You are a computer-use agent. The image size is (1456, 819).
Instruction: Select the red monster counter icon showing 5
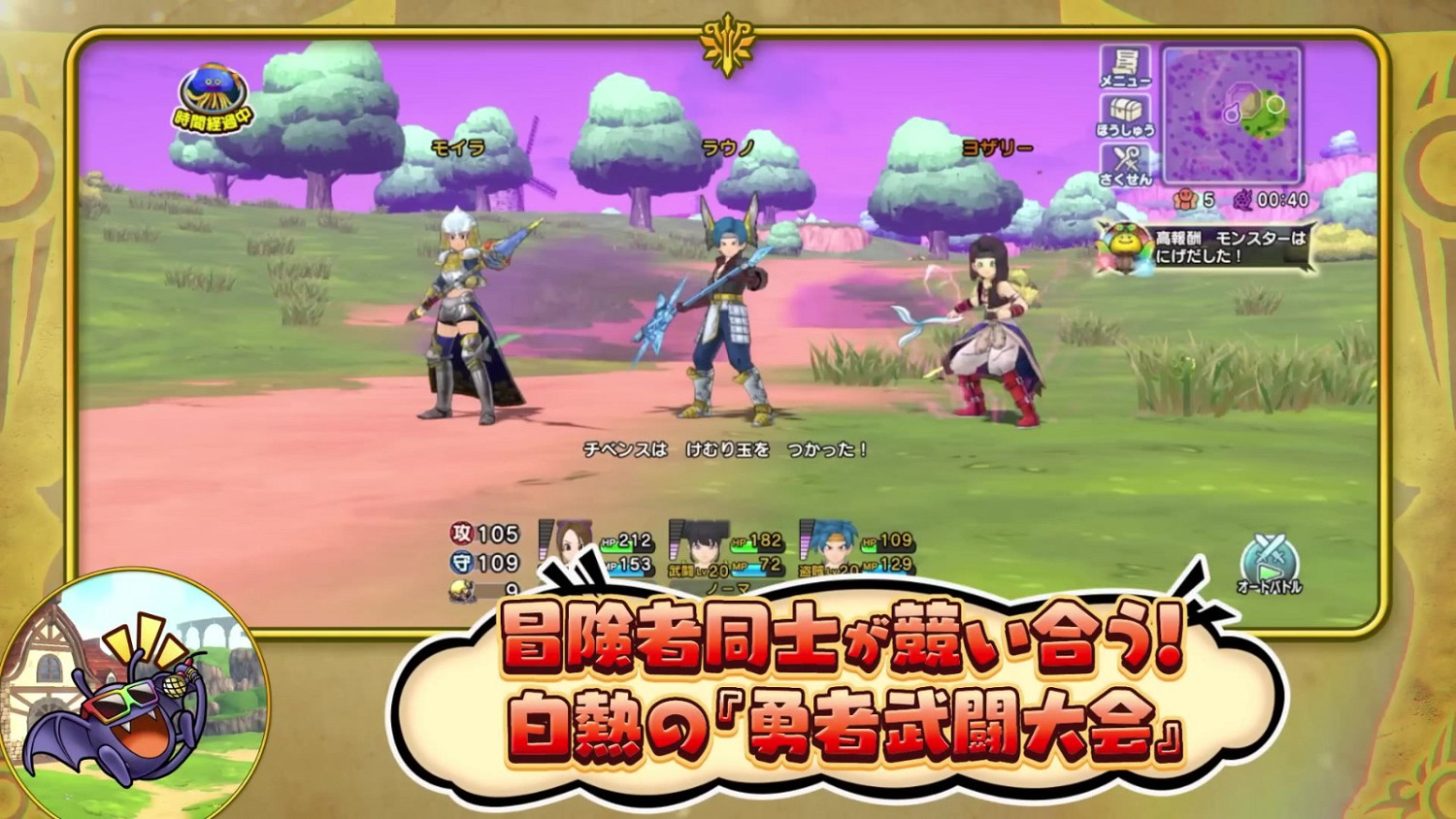(x=1186, y=199)
